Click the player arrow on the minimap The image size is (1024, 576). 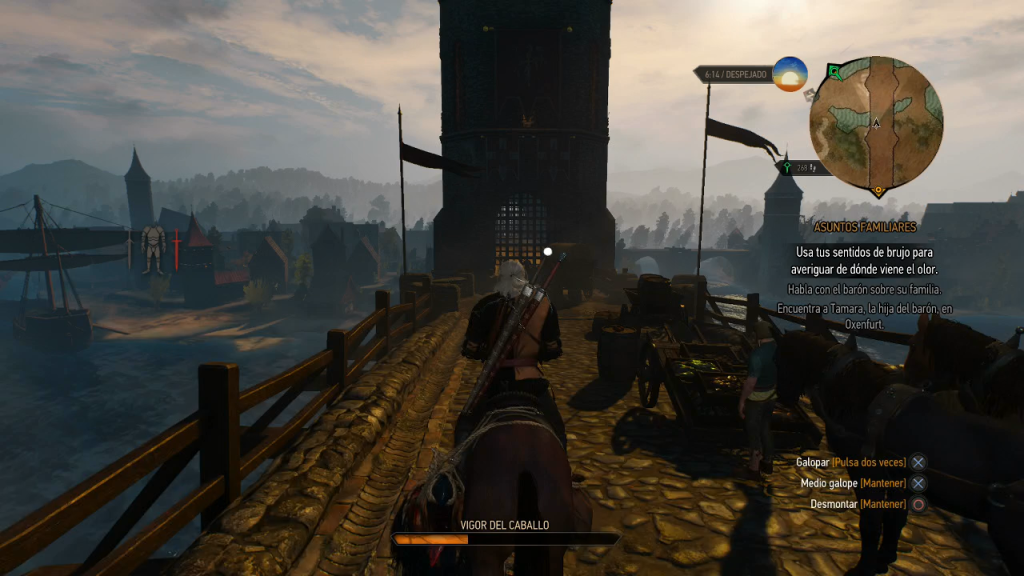876,123
